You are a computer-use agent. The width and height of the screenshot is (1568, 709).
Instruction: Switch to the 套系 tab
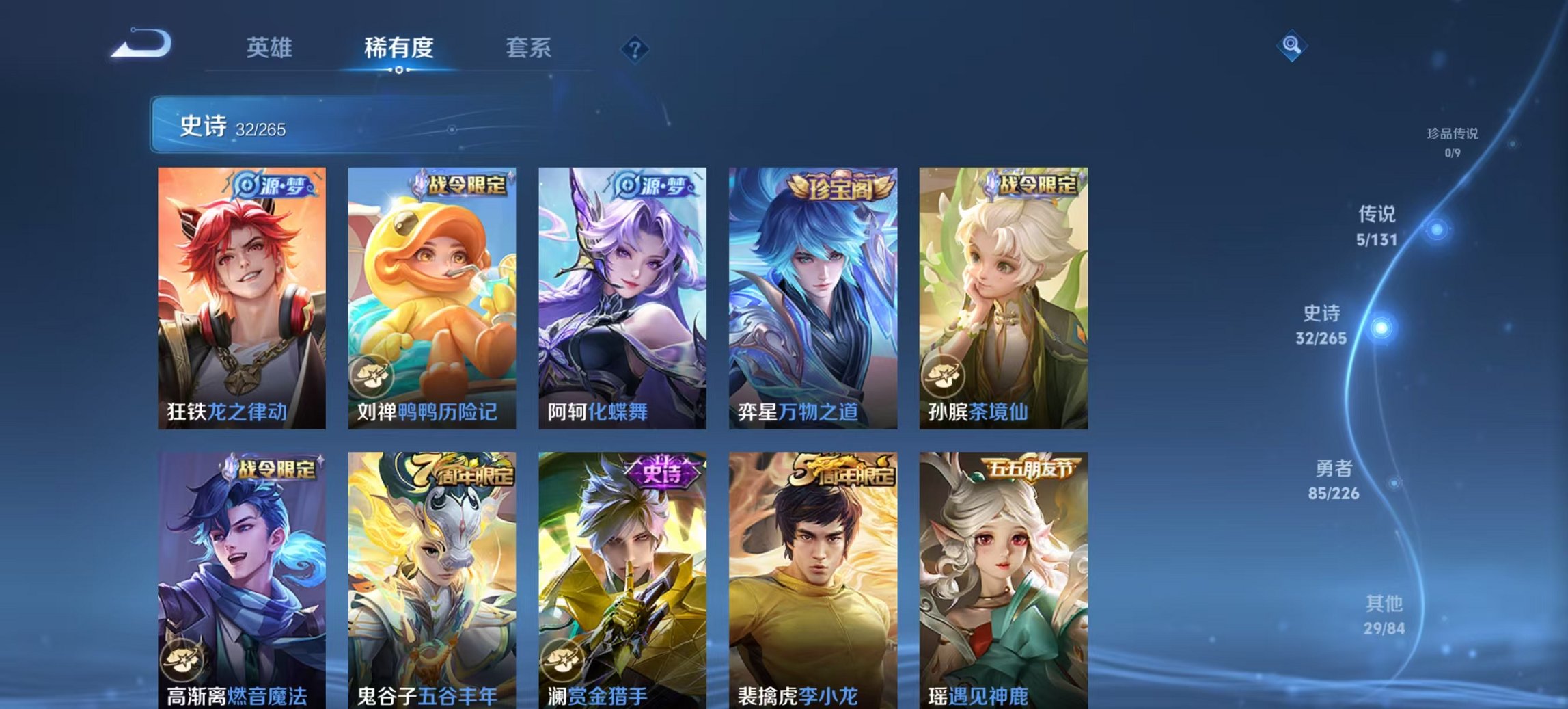[529, 48]
